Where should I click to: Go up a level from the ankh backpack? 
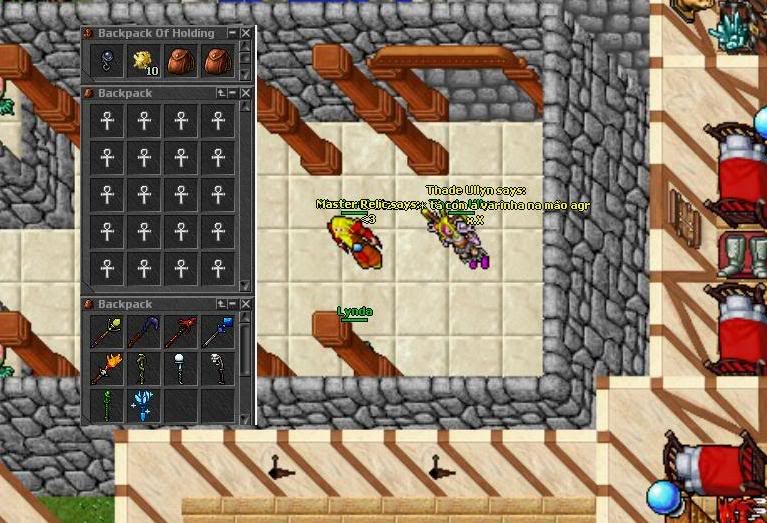coord(221,92)
